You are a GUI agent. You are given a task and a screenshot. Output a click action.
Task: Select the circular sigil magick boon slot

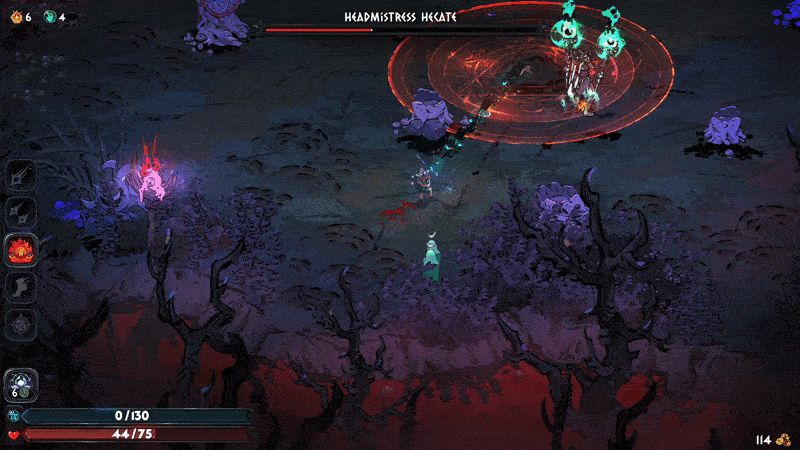click(21, 323)
